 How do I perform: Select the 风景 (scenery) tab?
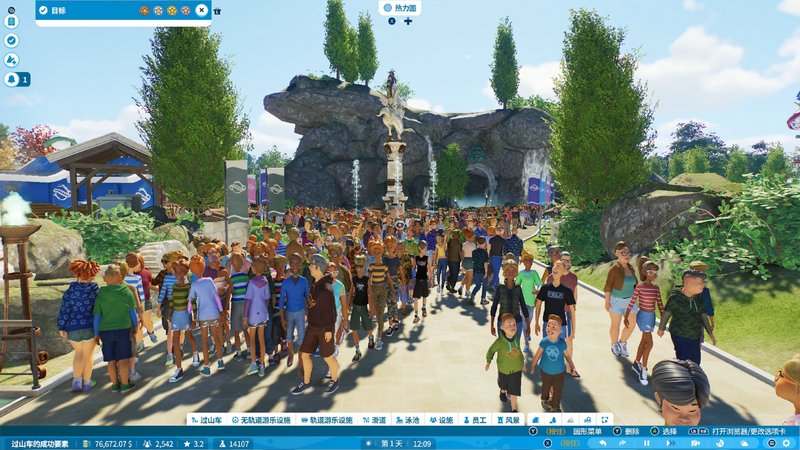point(507,420)
